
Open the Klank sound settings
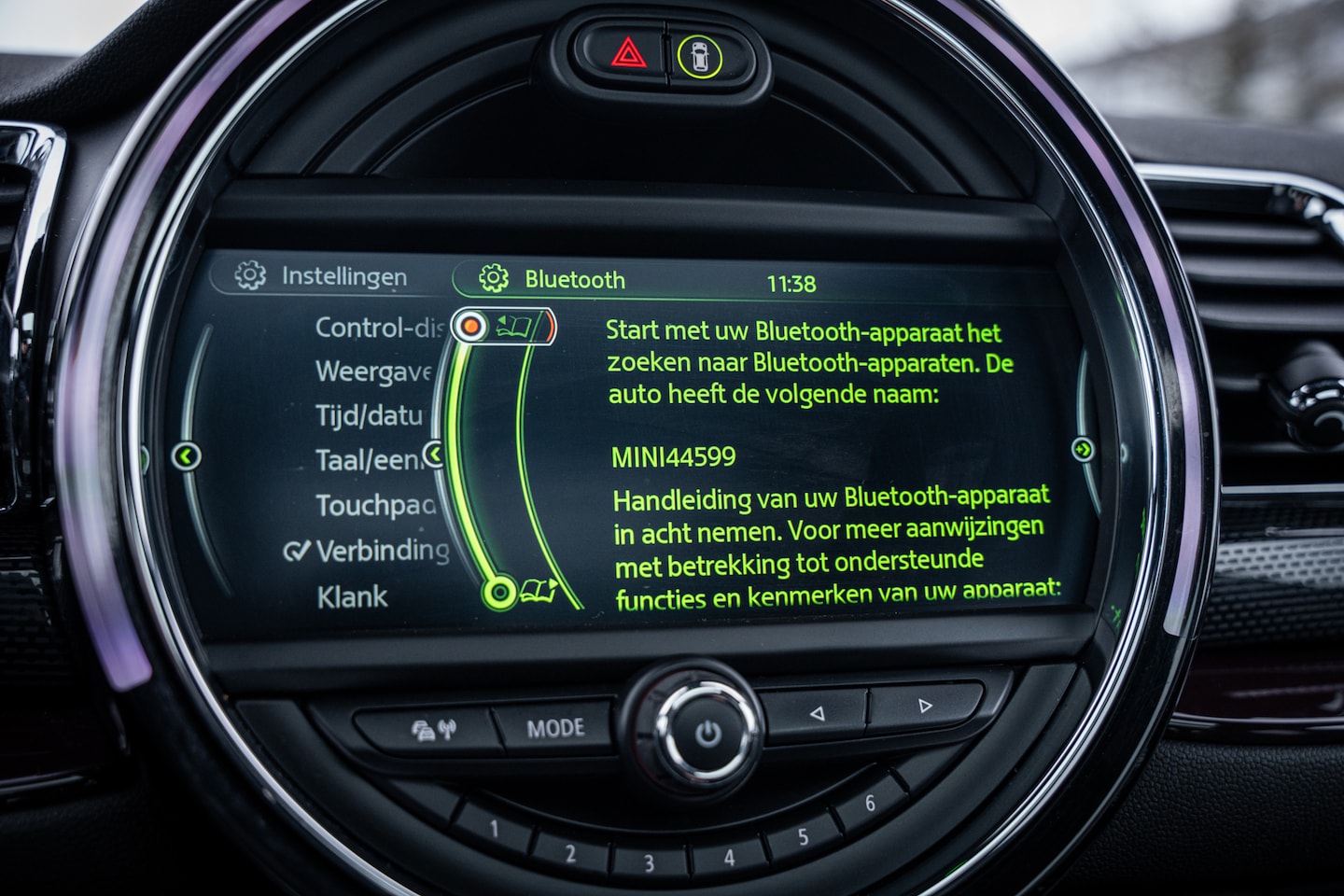pyautogui.click(x=352, y=596)
